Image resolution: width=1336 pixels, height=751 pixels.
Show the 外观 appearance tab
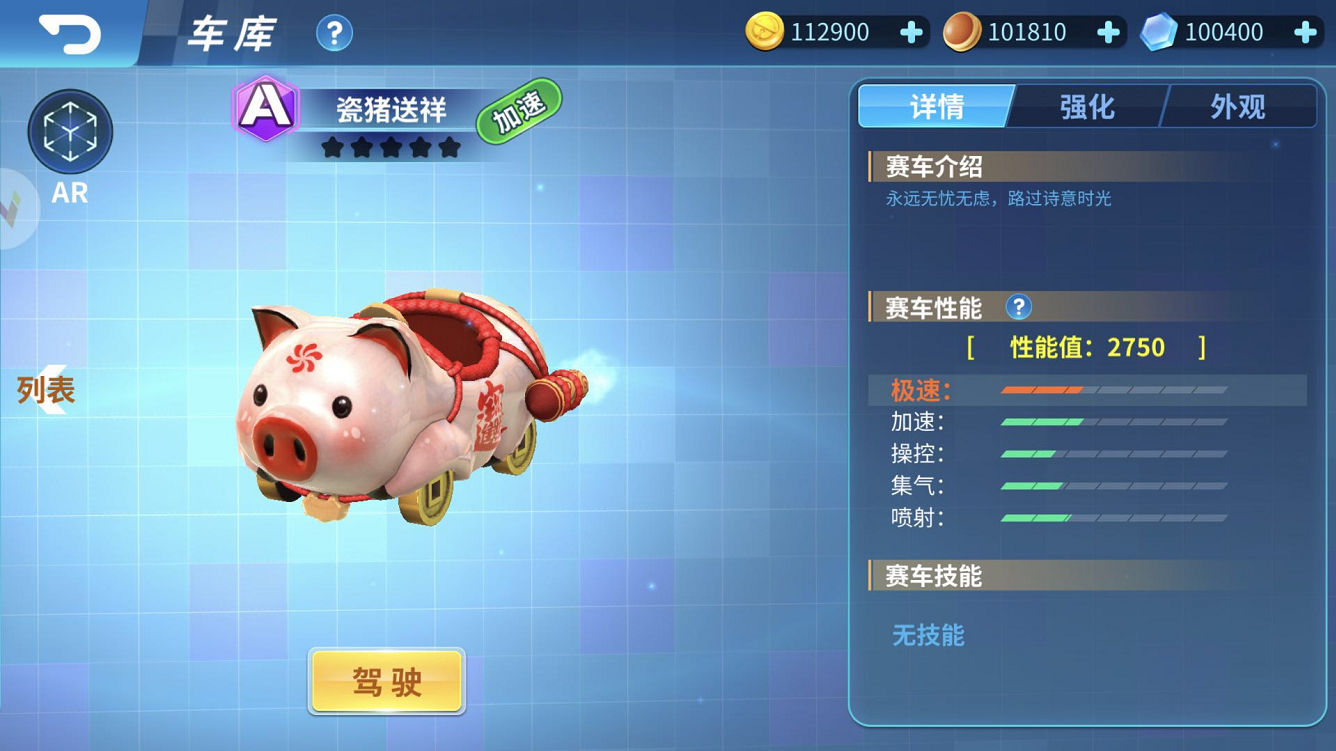(x=1238, y=106)
